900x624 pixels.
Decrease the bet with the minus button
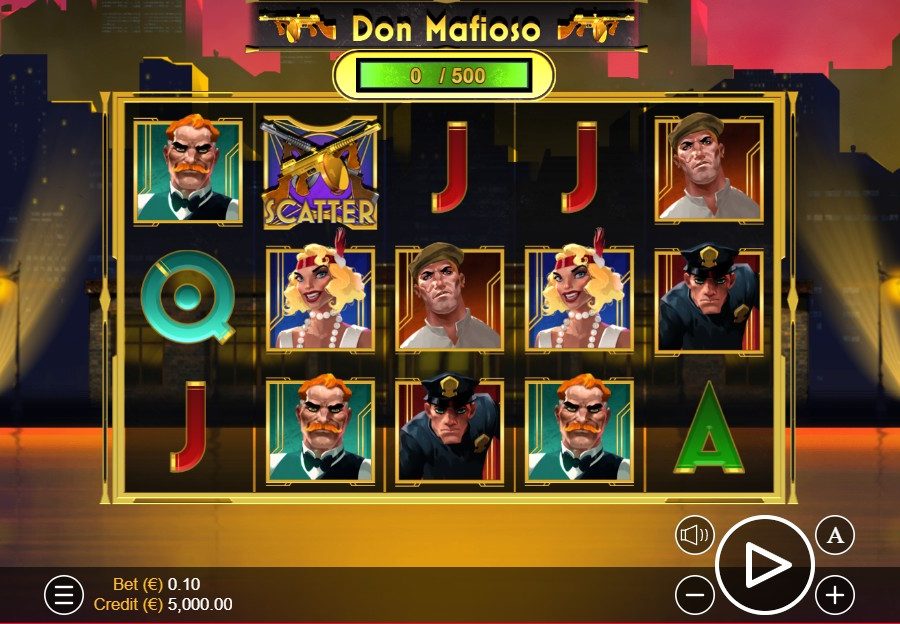(x=694, y=596)
